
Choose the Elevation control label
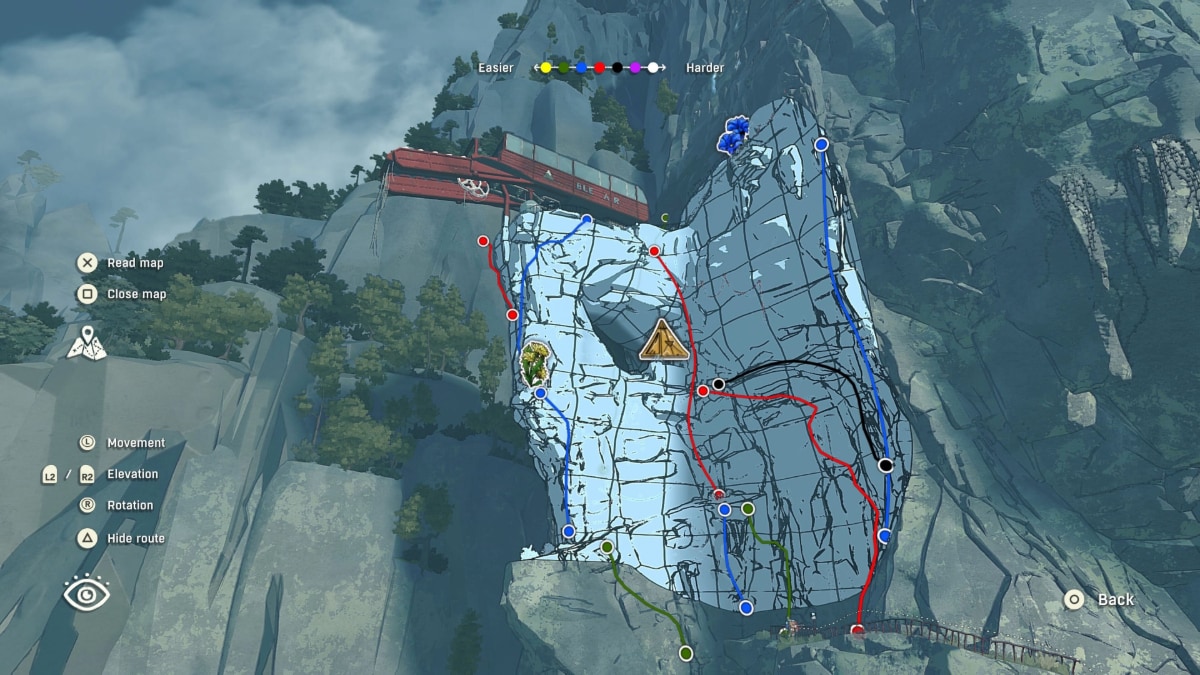point(132,474)
